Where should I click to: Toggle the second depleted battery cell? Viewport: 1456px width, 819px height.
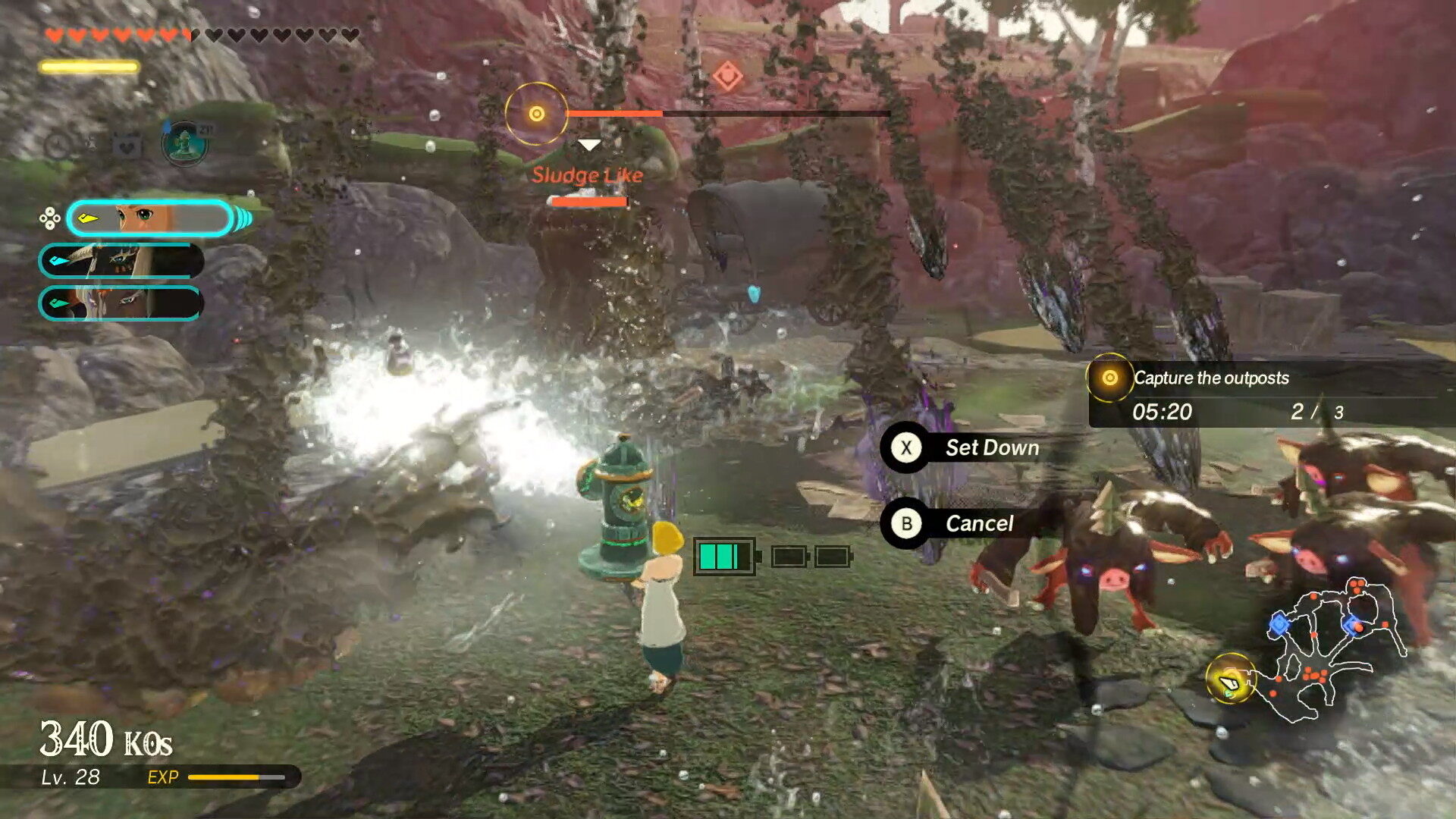click(x=789, y=556)
